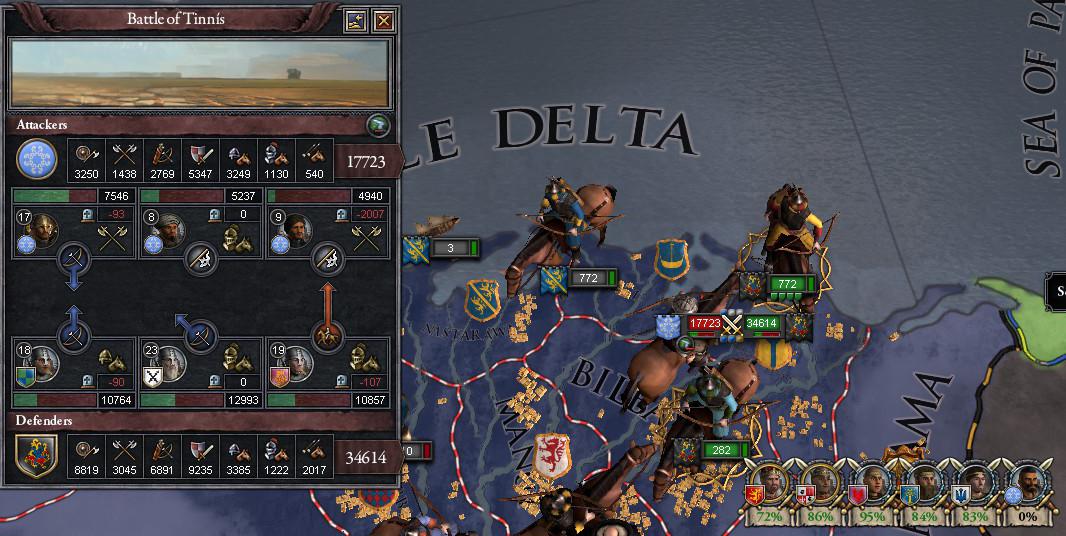Select the war portrait showing 95% warscore

(872, 486)
